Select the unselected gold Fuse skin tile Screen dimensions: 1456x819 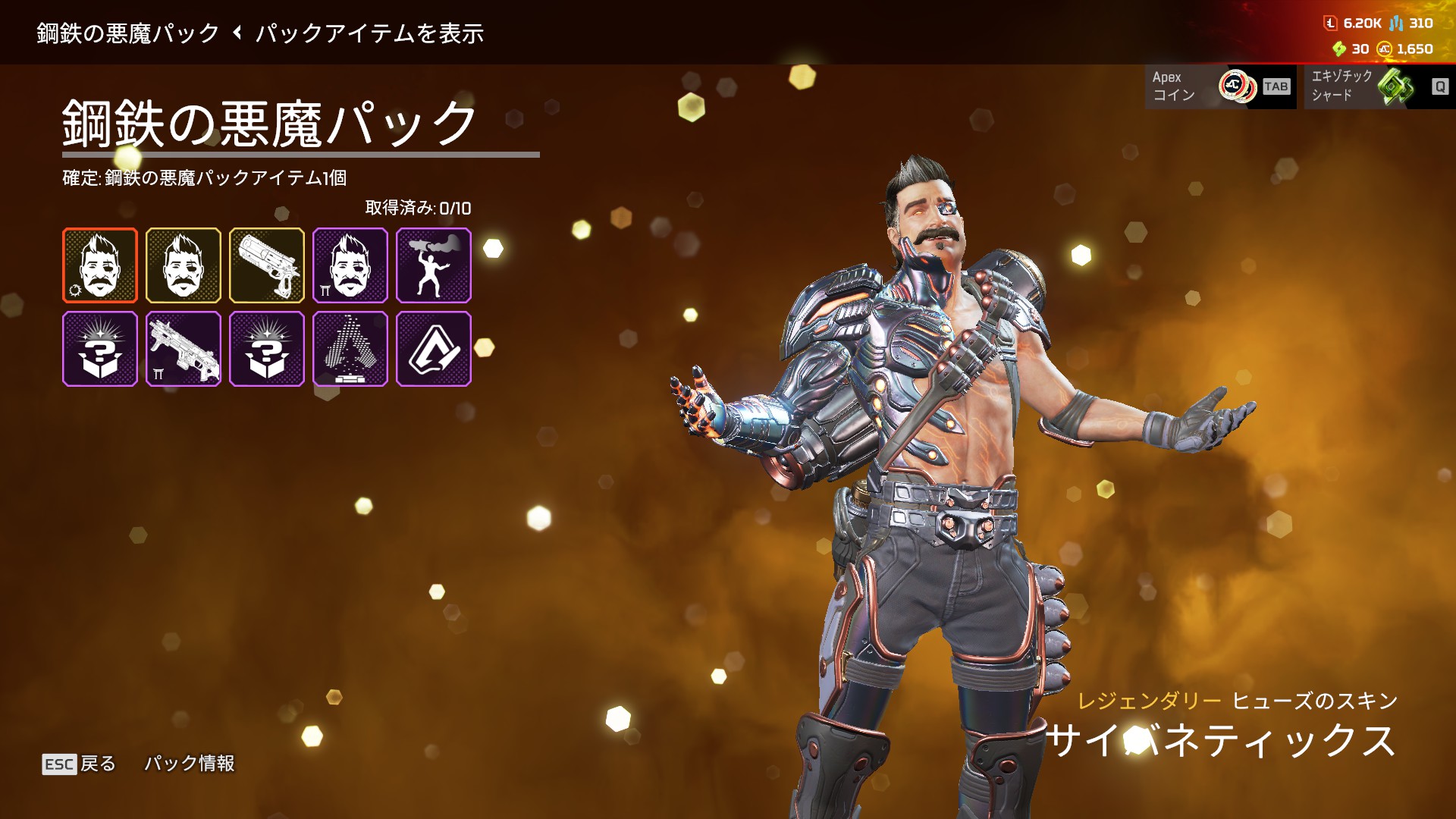[184, 265]
